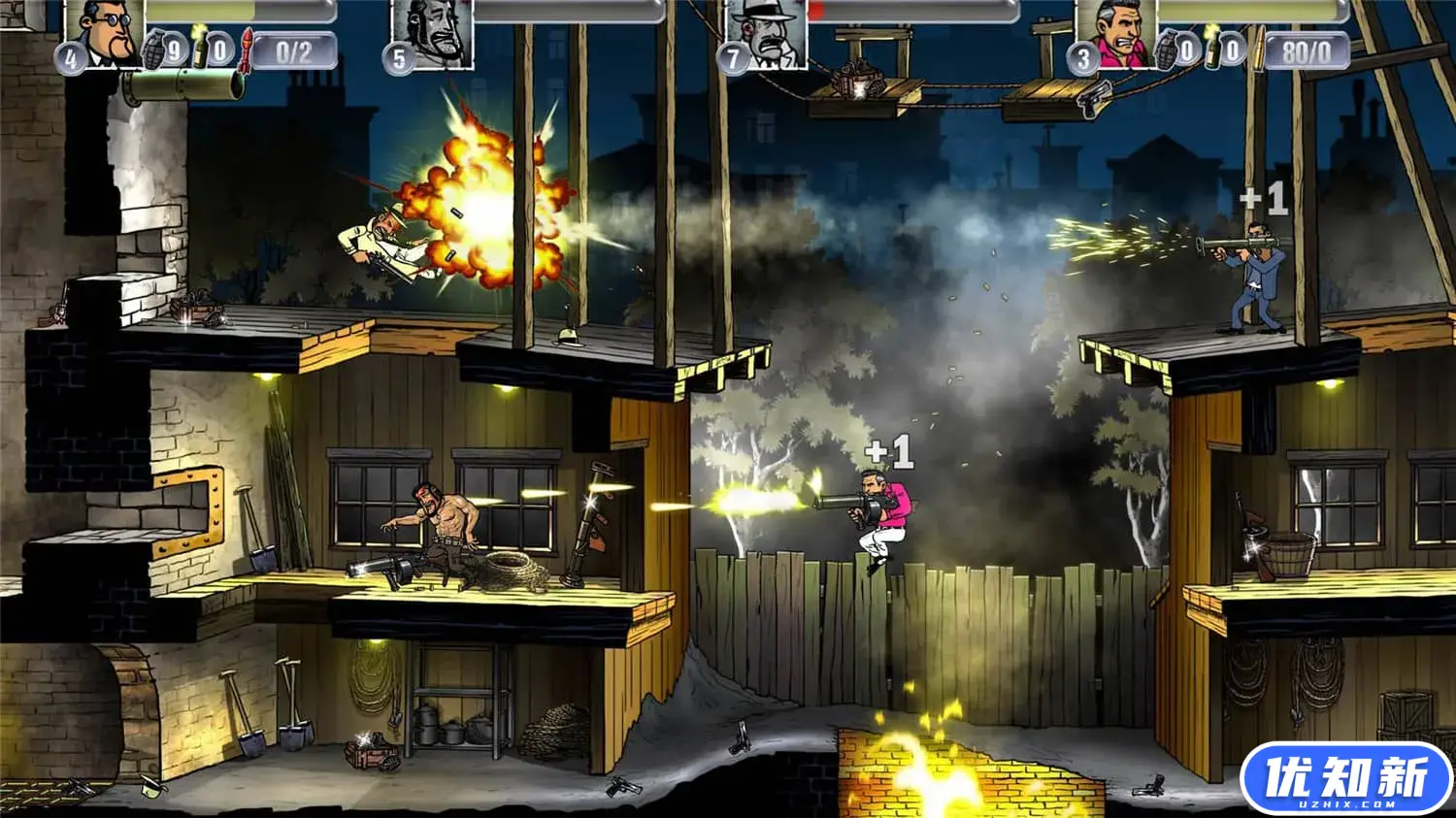Select the grenade icon beside the pink-shirt portrait
Image resolution: width=1456 pixels, height=818 pixels.
(x=1164, y=49)
